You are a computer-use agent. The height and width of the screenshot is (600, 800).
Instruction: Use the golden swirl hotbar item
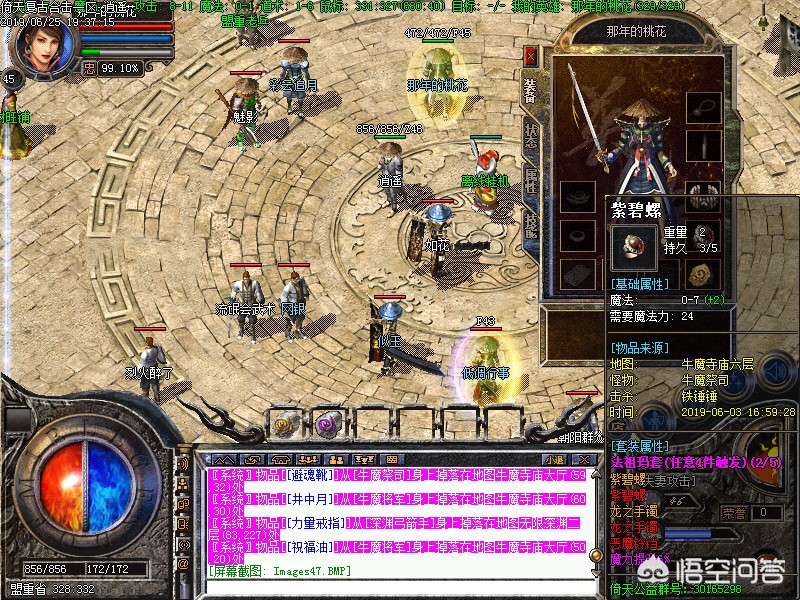[285, 423]
